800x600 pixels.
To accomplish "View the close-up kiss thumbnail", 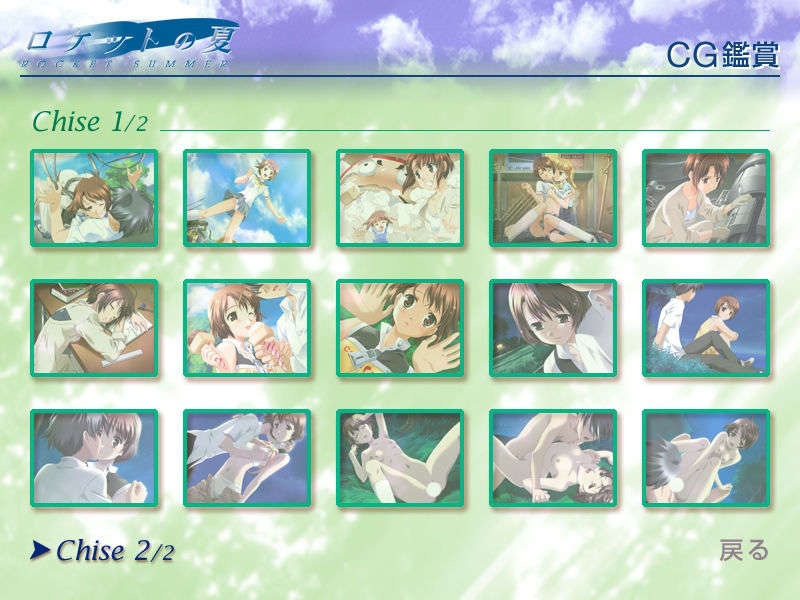I will [x=94, y=458].
